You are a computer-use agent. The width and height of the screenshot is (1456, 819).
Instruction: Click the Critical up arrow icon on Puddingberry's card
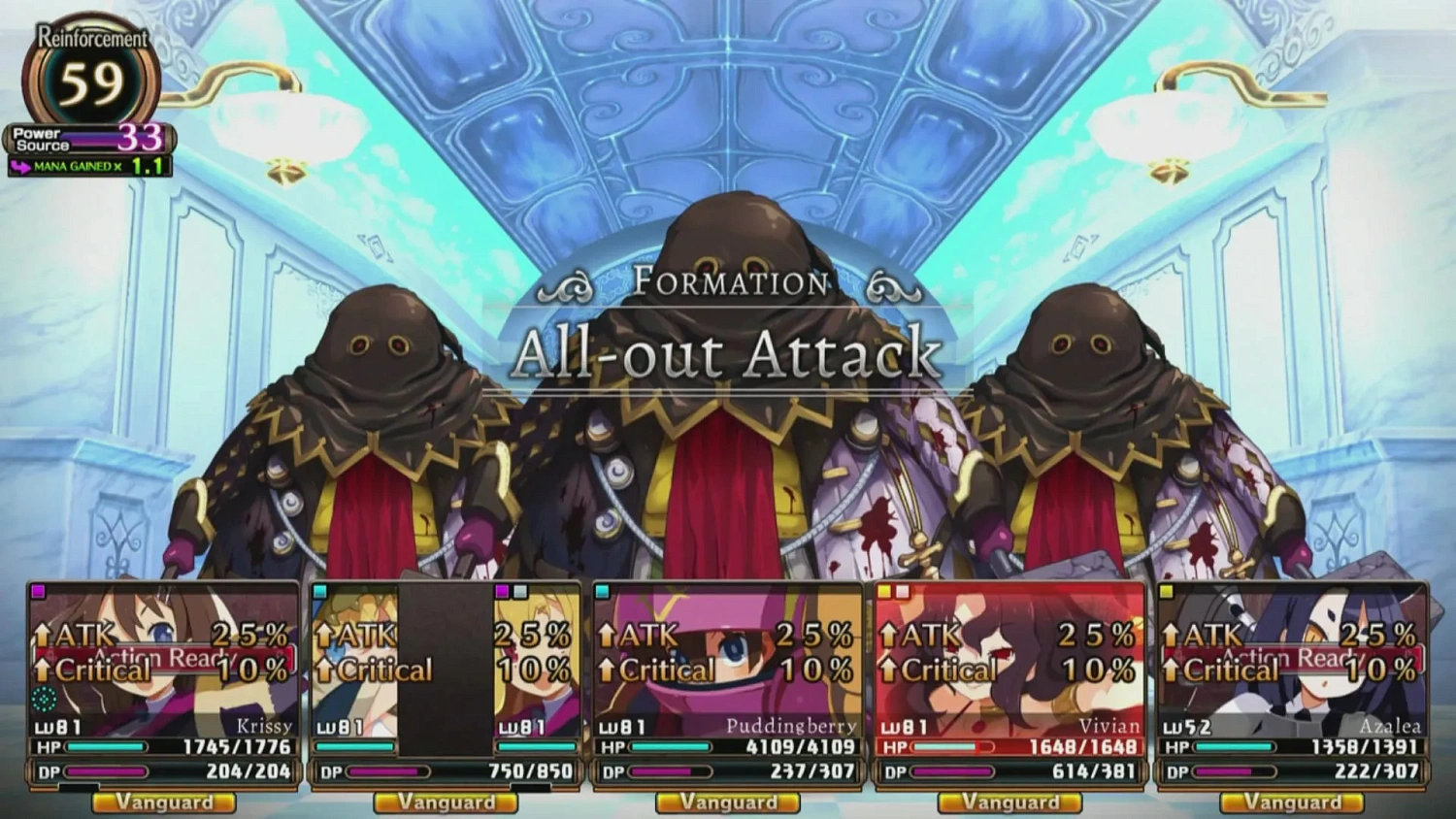coord(607,670)
